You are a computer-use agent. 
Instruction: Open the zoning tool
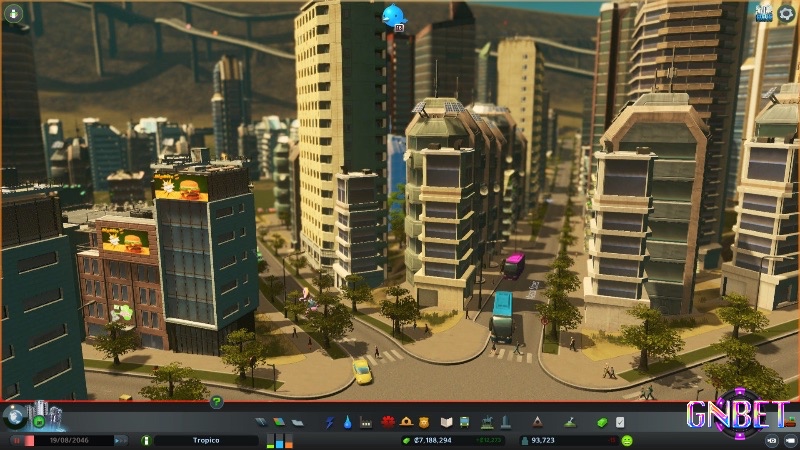277,422
